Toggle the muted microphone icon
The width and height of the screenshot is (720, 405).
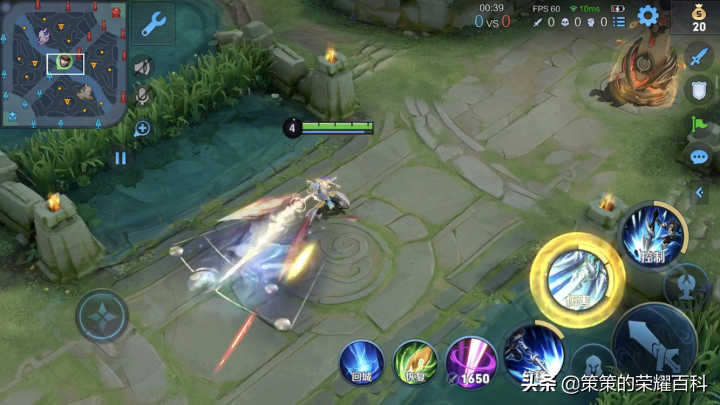[x=143, y=95]
